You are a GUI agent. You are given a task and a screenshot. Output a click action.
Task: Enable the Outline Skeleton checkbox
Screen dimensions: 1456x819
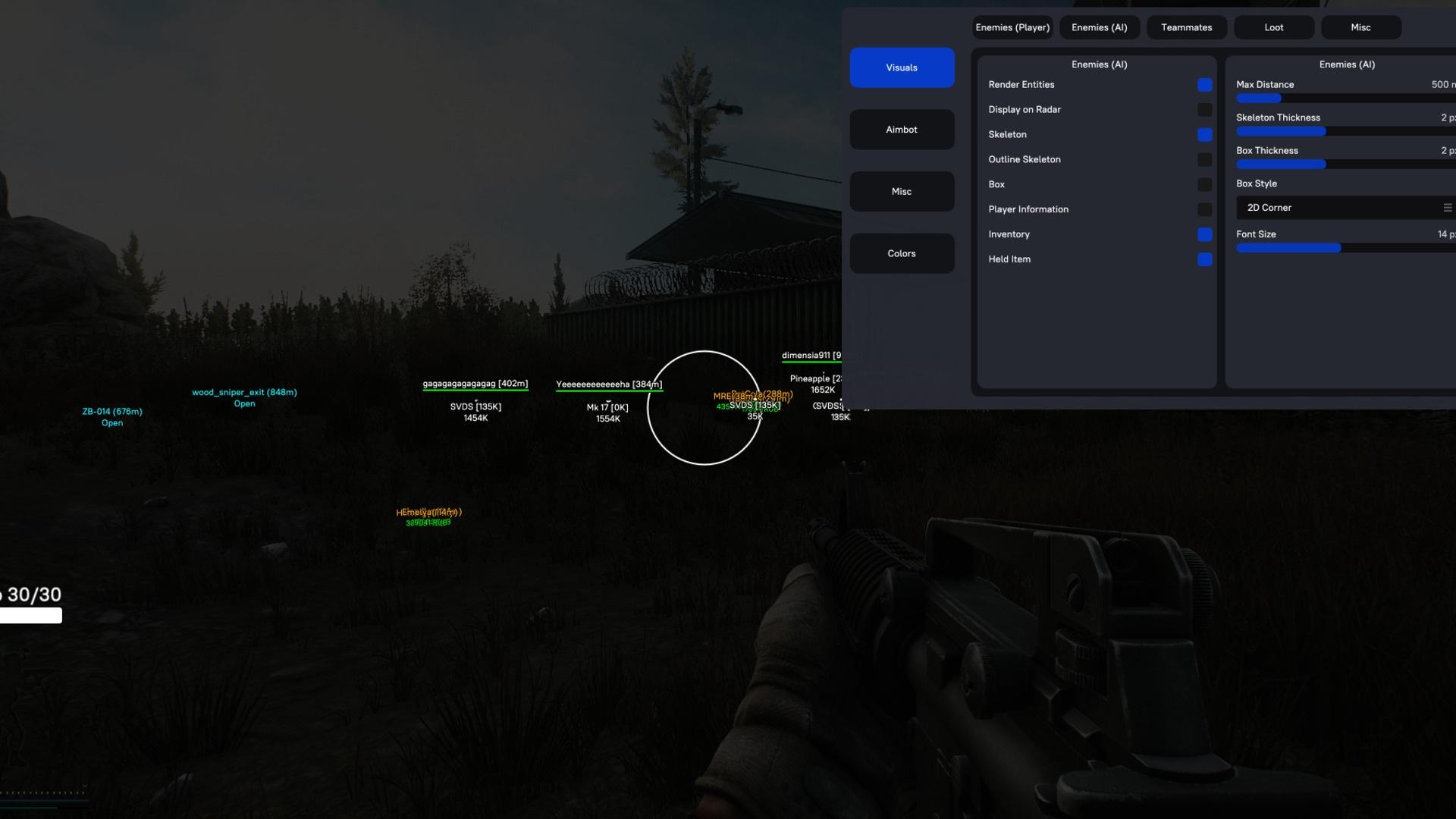point(1204,160)
